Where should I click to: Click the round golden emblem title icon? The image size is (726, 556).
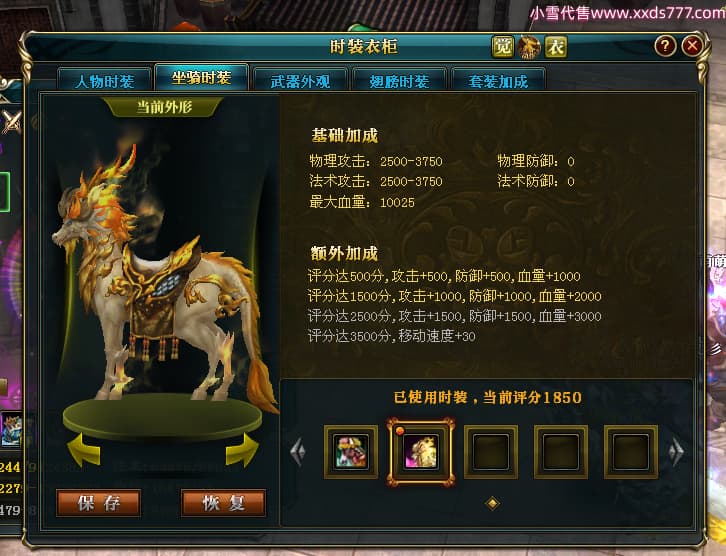pyautogui.click(x=529, y=47)
